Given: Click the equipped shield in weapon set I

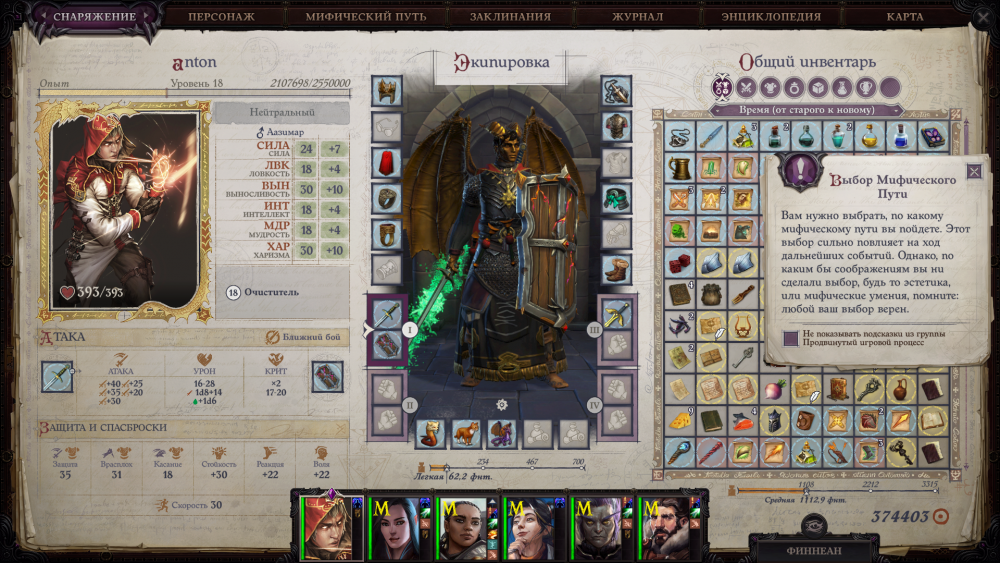Looking at the screenshot, I should 387,345.
